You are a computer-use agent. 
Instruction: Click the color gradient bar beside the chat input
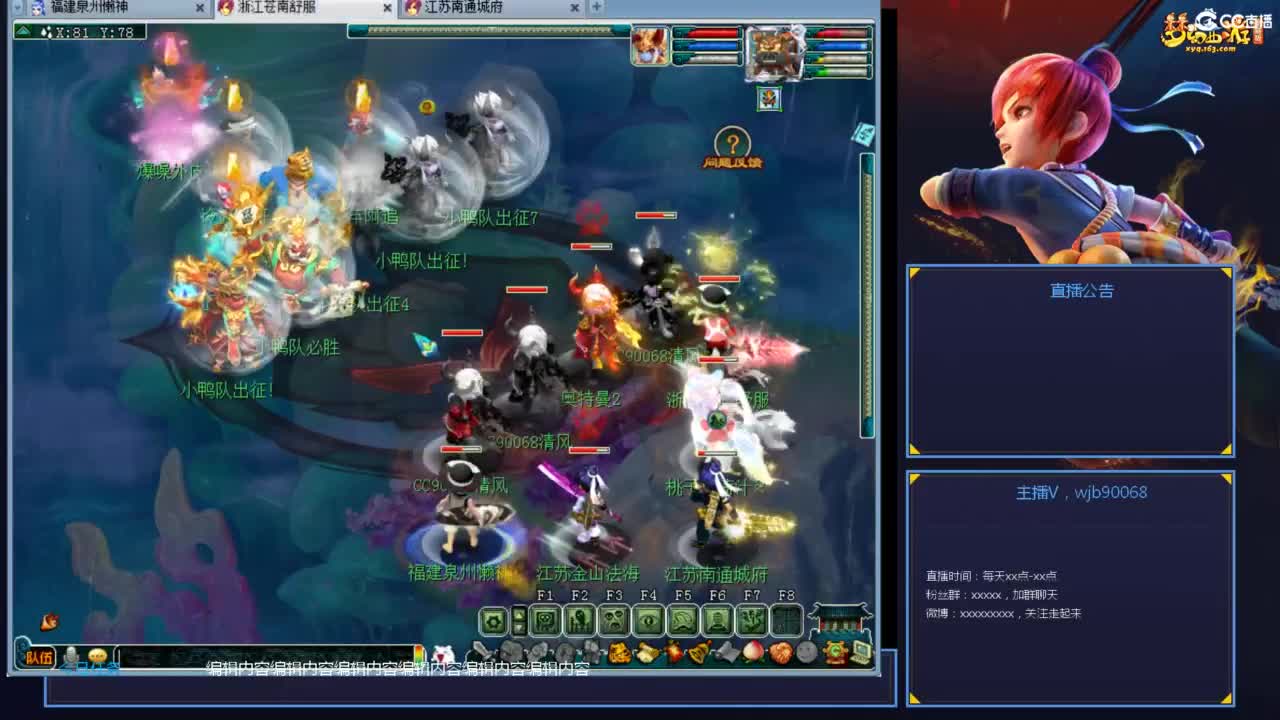[x=419, y=655]
